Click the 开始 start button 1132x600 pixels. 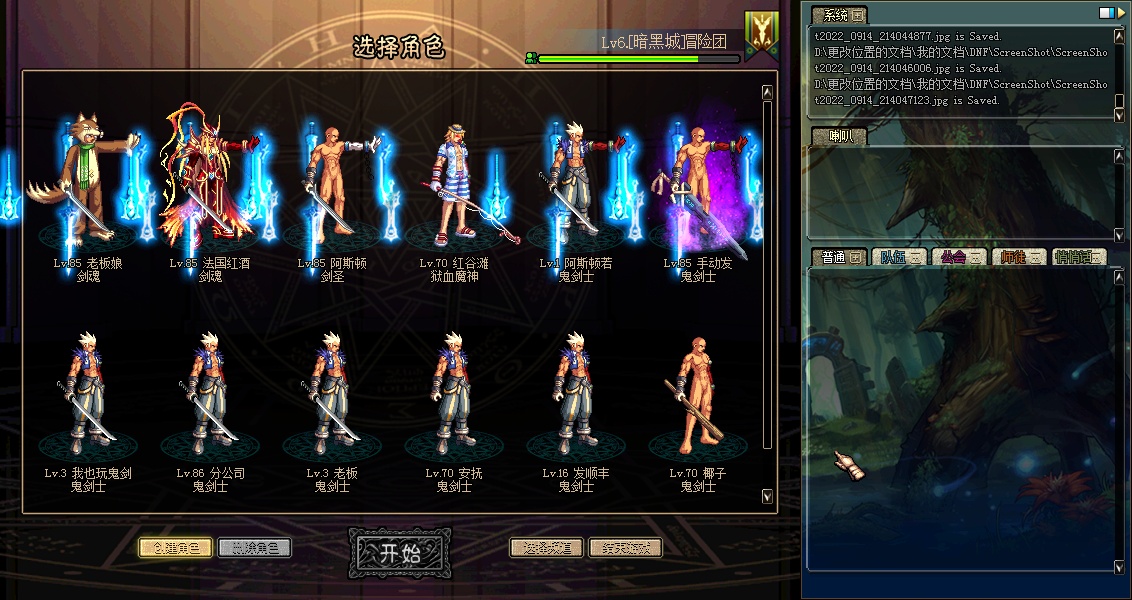[398, 554]
